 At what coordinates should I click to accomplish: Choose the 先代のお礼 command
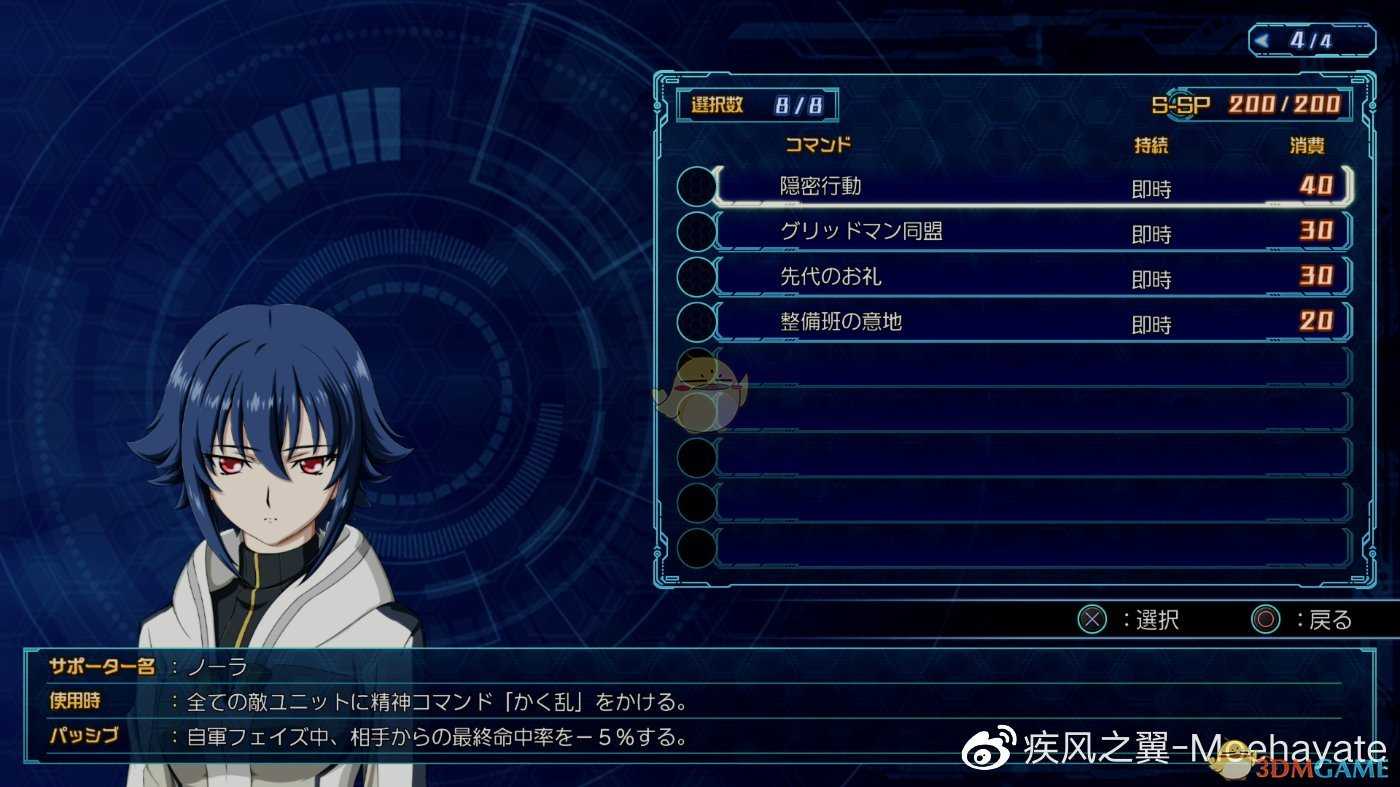click(x=900, y=277)
